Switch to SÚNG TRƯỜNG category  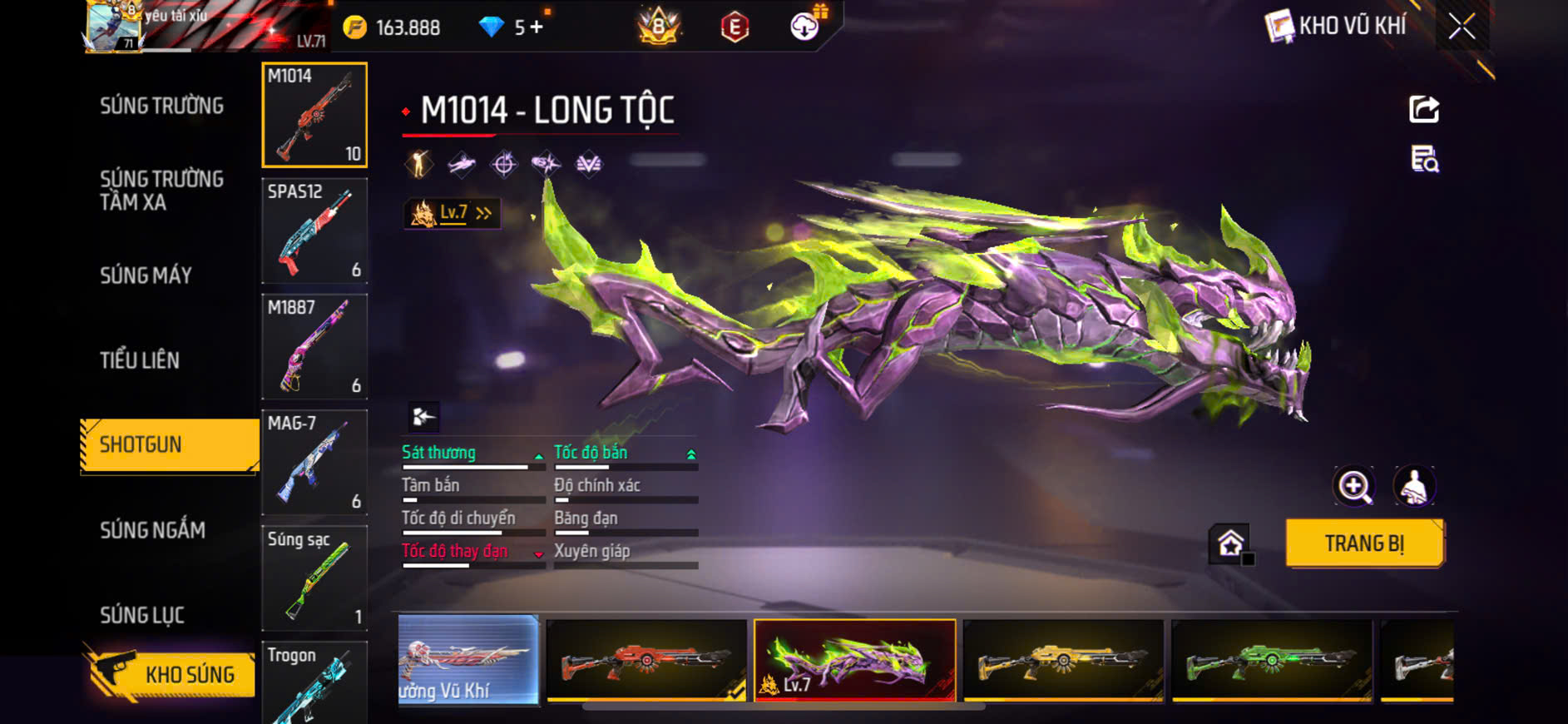point(161,106)
